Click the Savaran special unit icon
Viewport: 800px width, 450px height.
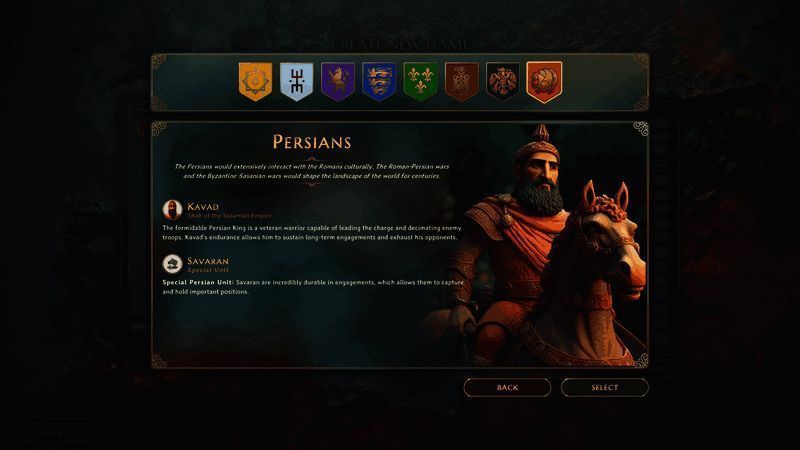(172, 264)
